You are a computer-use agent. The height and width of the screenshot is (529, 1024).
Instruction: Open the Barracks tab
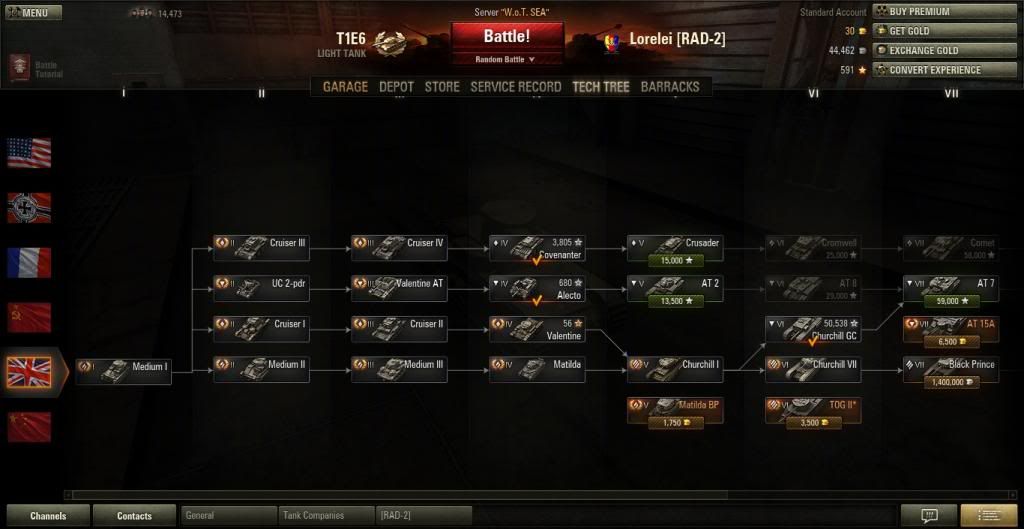670,87
